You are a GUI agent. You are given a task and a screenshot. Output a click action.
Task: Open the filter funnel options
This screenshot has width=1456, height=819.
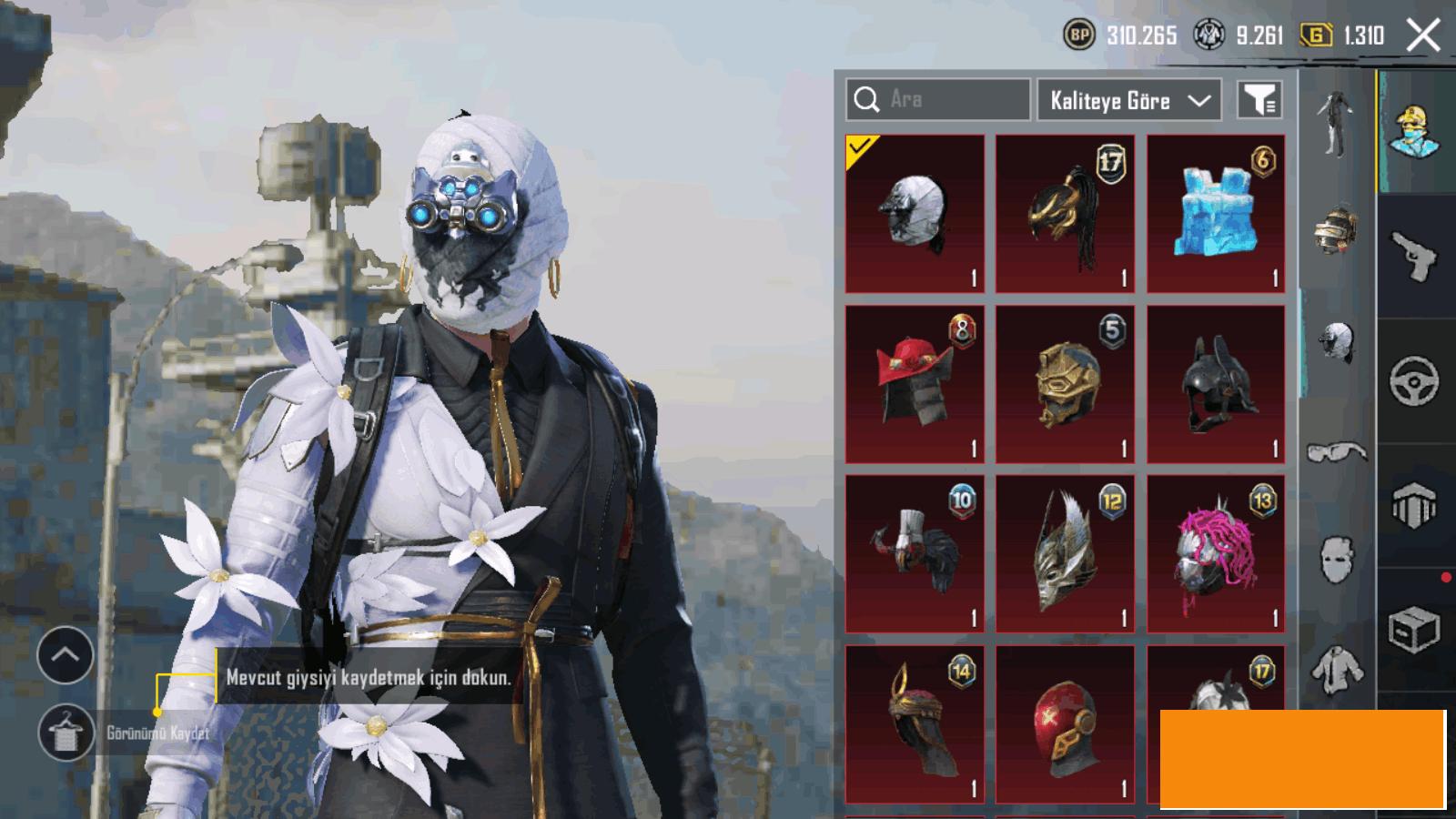(x=1259, y=100)
